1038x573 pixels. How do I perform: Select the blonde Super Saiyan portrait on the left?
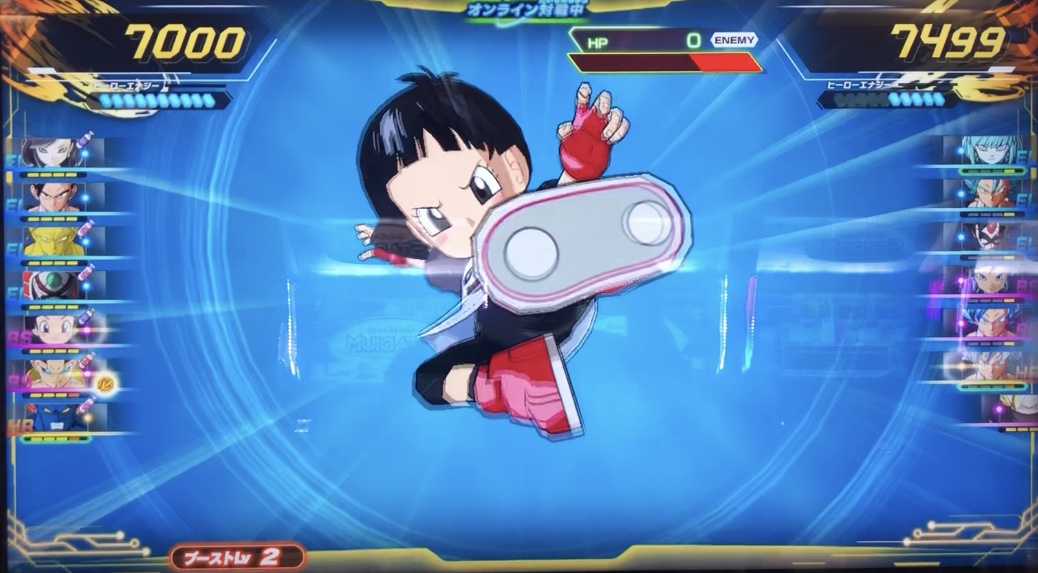[54, 372]
